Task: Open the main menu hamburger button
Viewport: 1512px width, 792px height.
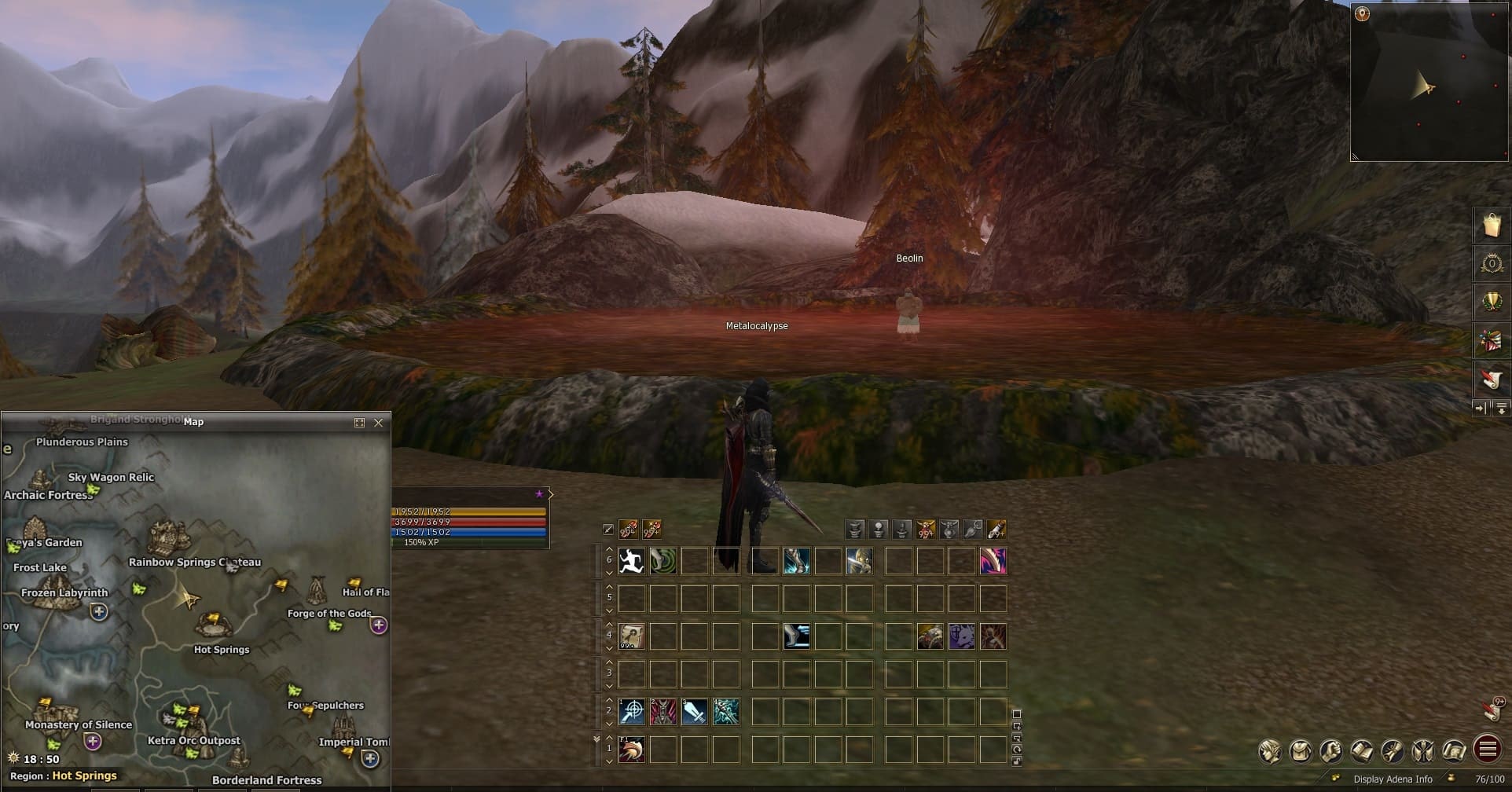Action: coord(1487,750)
